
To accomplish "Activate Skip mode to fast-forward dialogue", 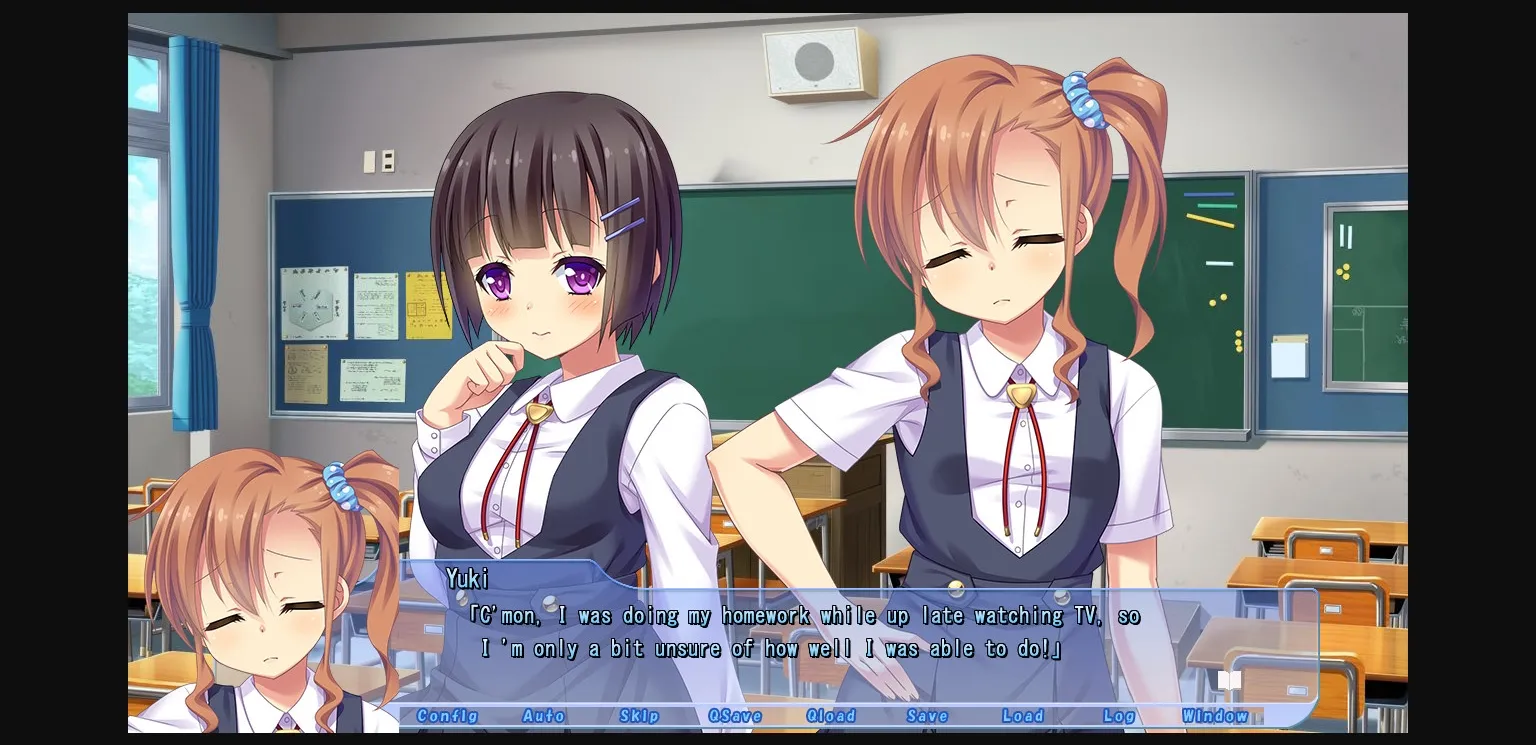I will pos(639,716).
